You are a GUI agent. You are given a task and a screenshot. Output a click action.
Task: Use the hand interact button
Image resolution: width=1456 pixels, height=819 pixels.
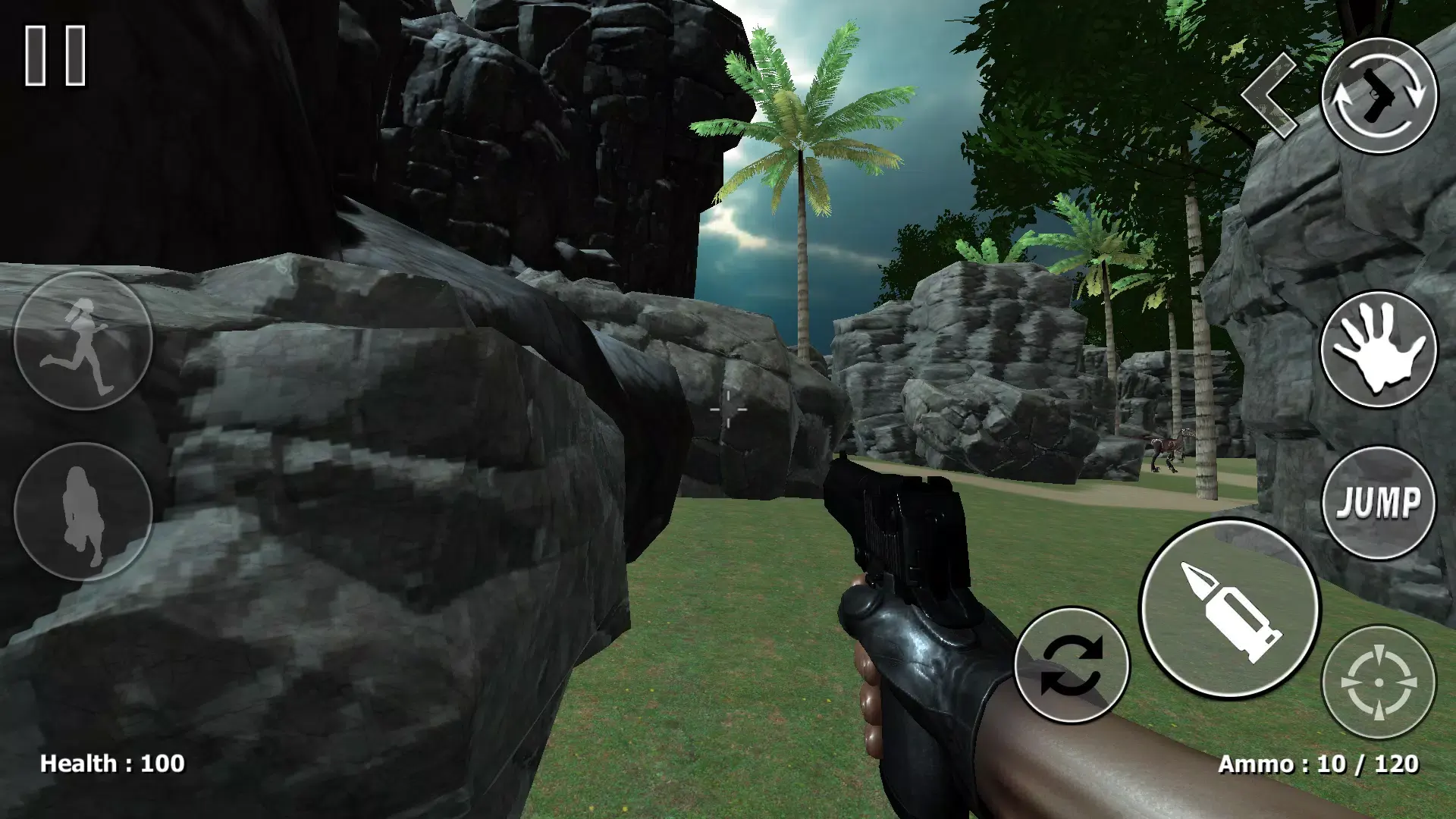(1379, 348)
